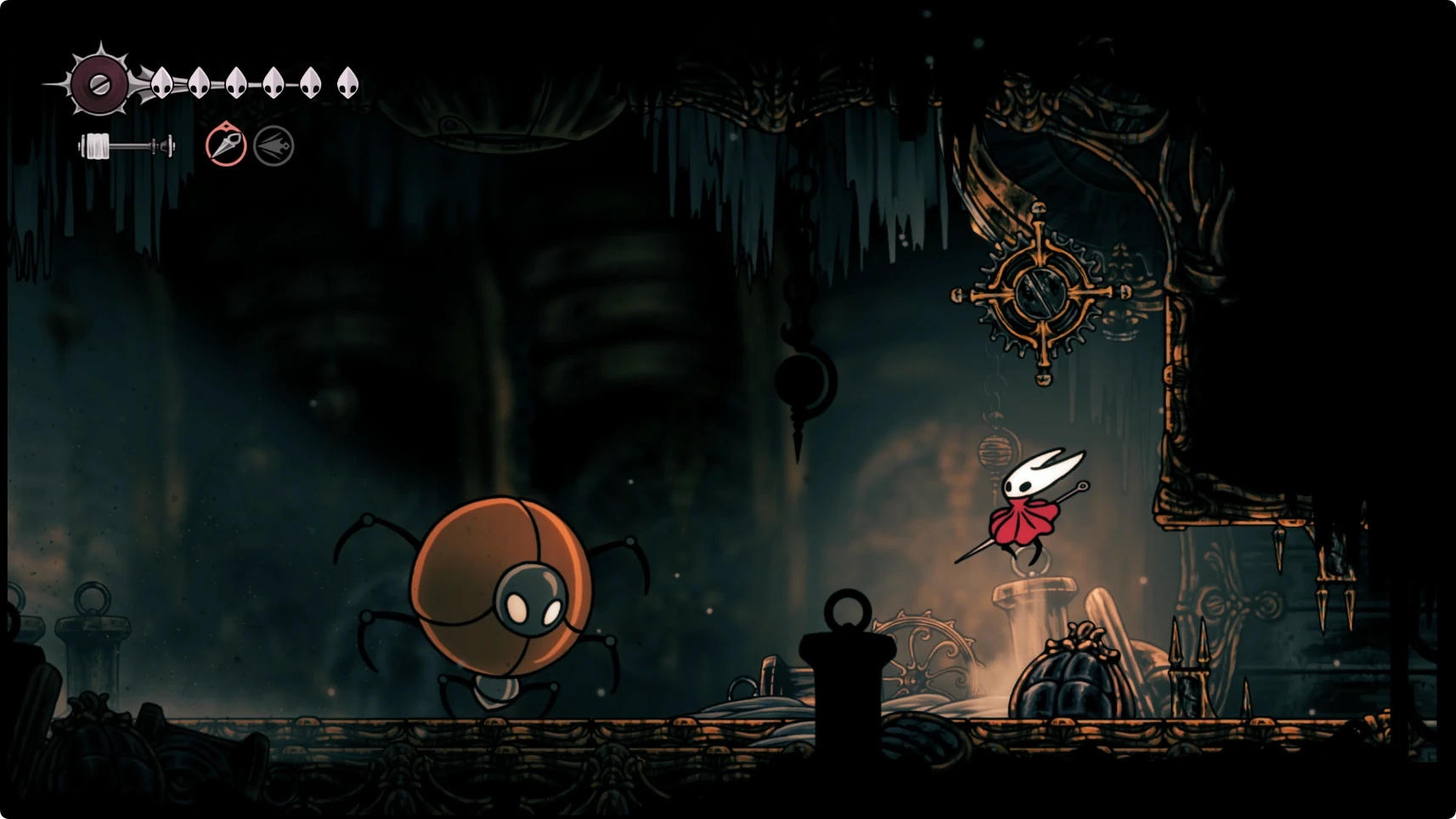Select the red-ringed throwing knife tool icon
1456x819 pixels.
pos(226,145)
